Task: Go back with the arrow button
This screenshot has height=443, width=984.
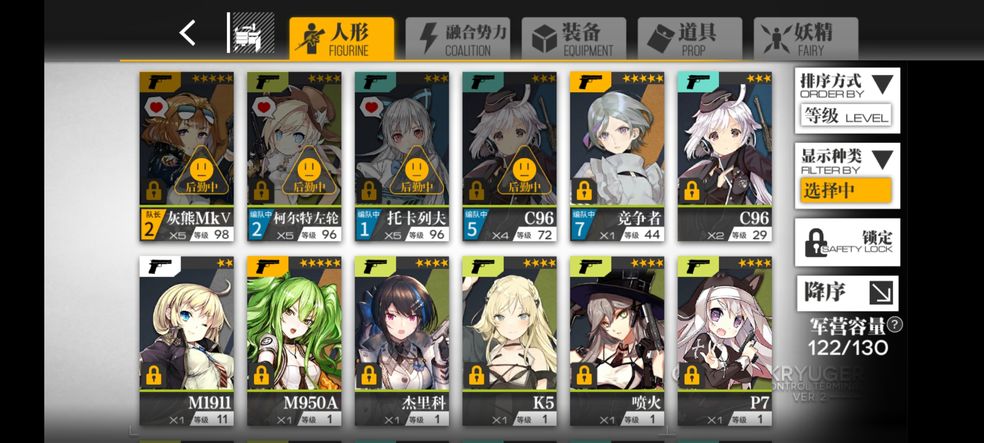Action: coord(187,33)
